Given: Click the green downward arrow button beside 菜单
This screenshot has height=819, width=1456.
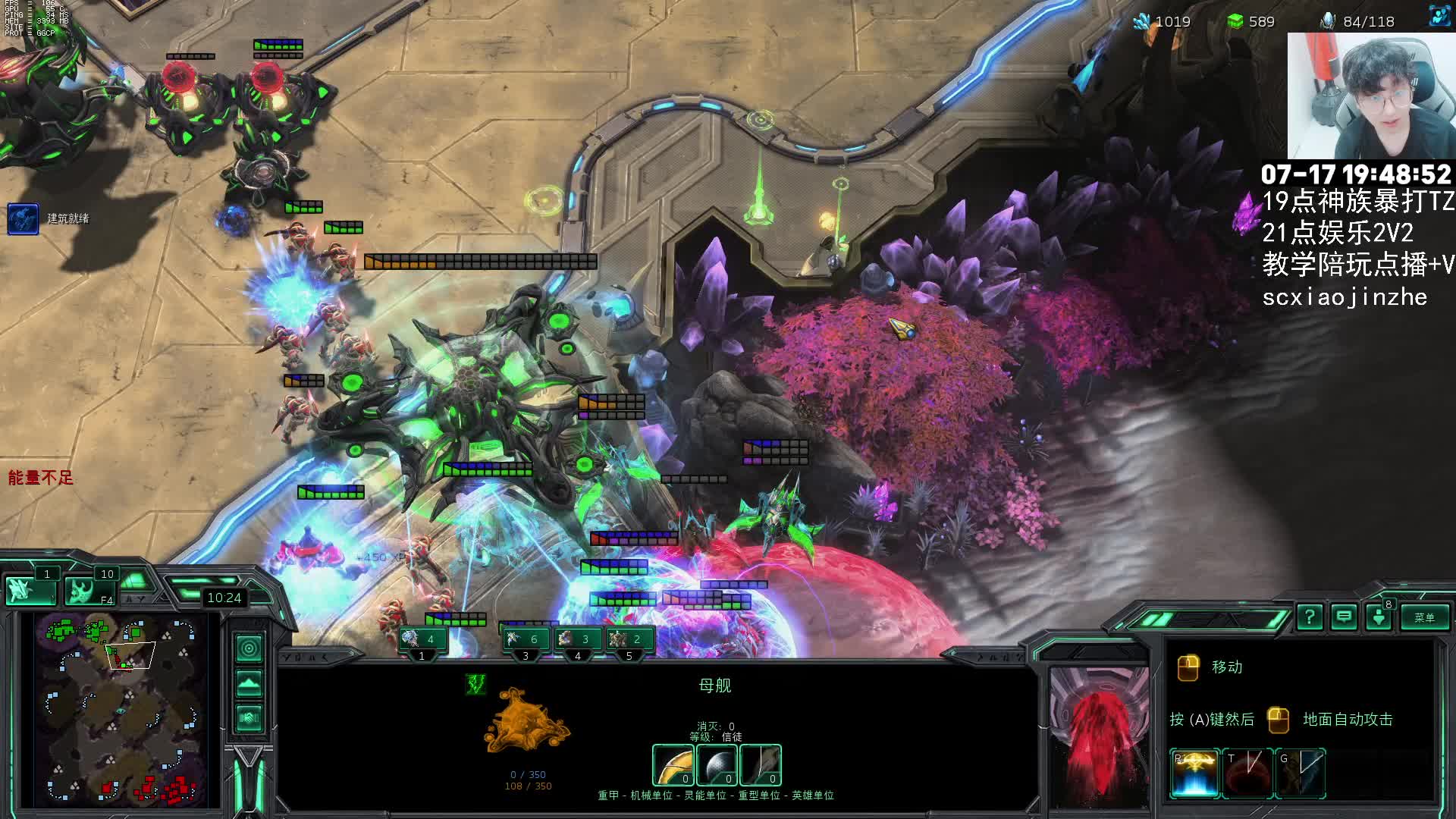Looking at the screenshot, I should tap(1379, 617).
